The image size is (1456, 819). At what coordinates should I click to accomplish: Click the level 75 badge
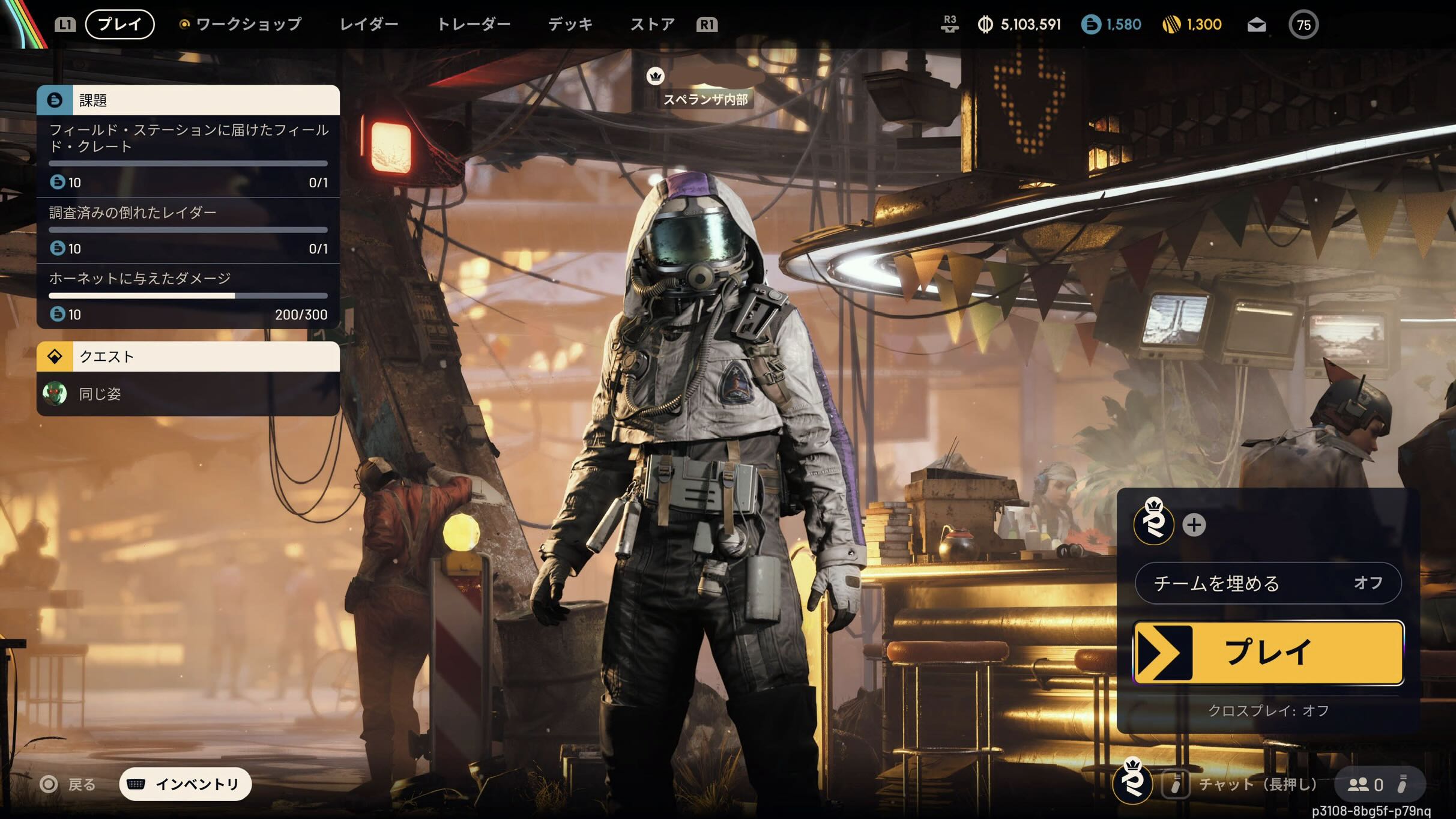(x=1303, y=25)
